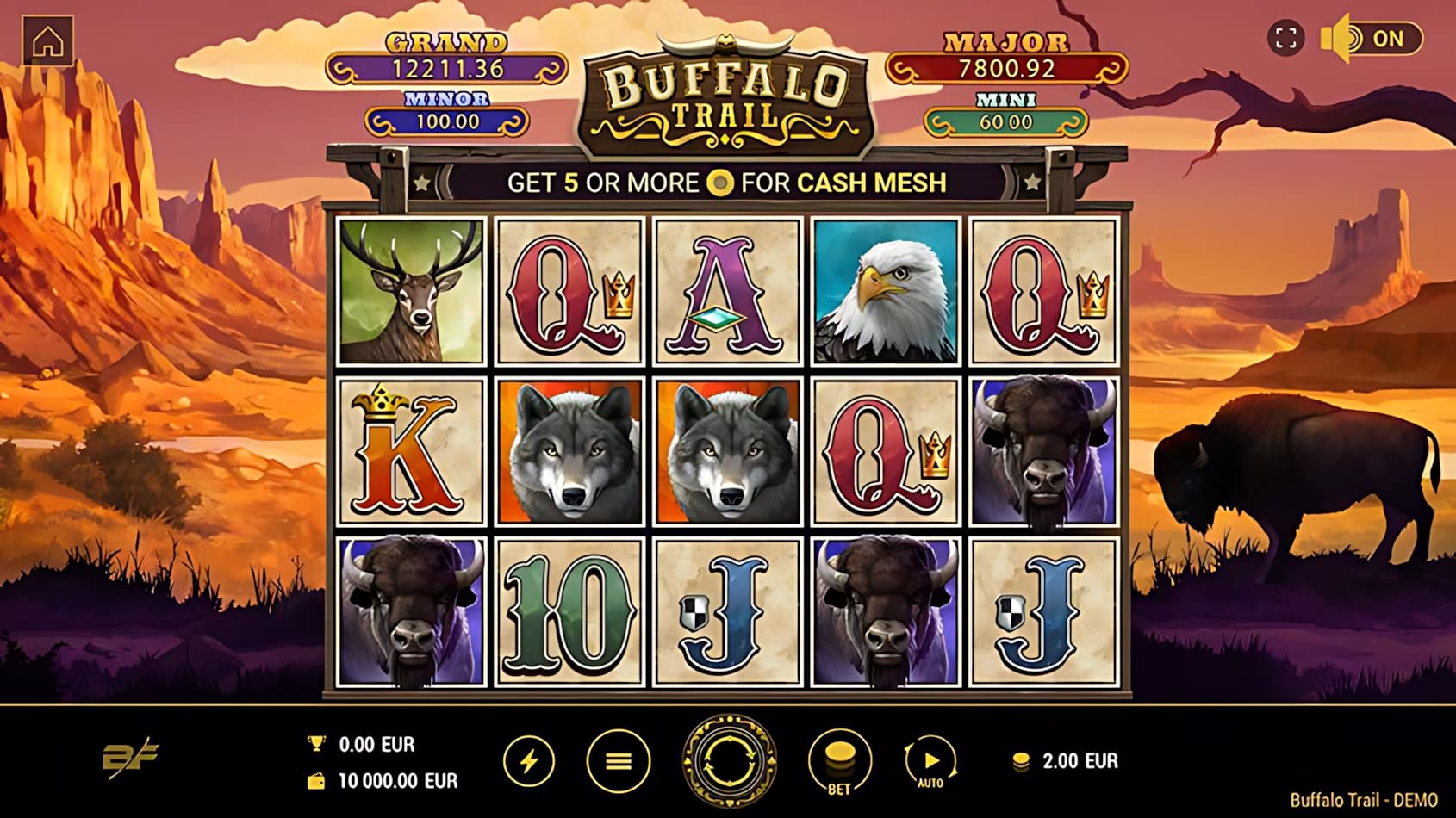1456x818 pixels.
Task: Open autoplay options via the AUTO icon
Action: (932, 761)
